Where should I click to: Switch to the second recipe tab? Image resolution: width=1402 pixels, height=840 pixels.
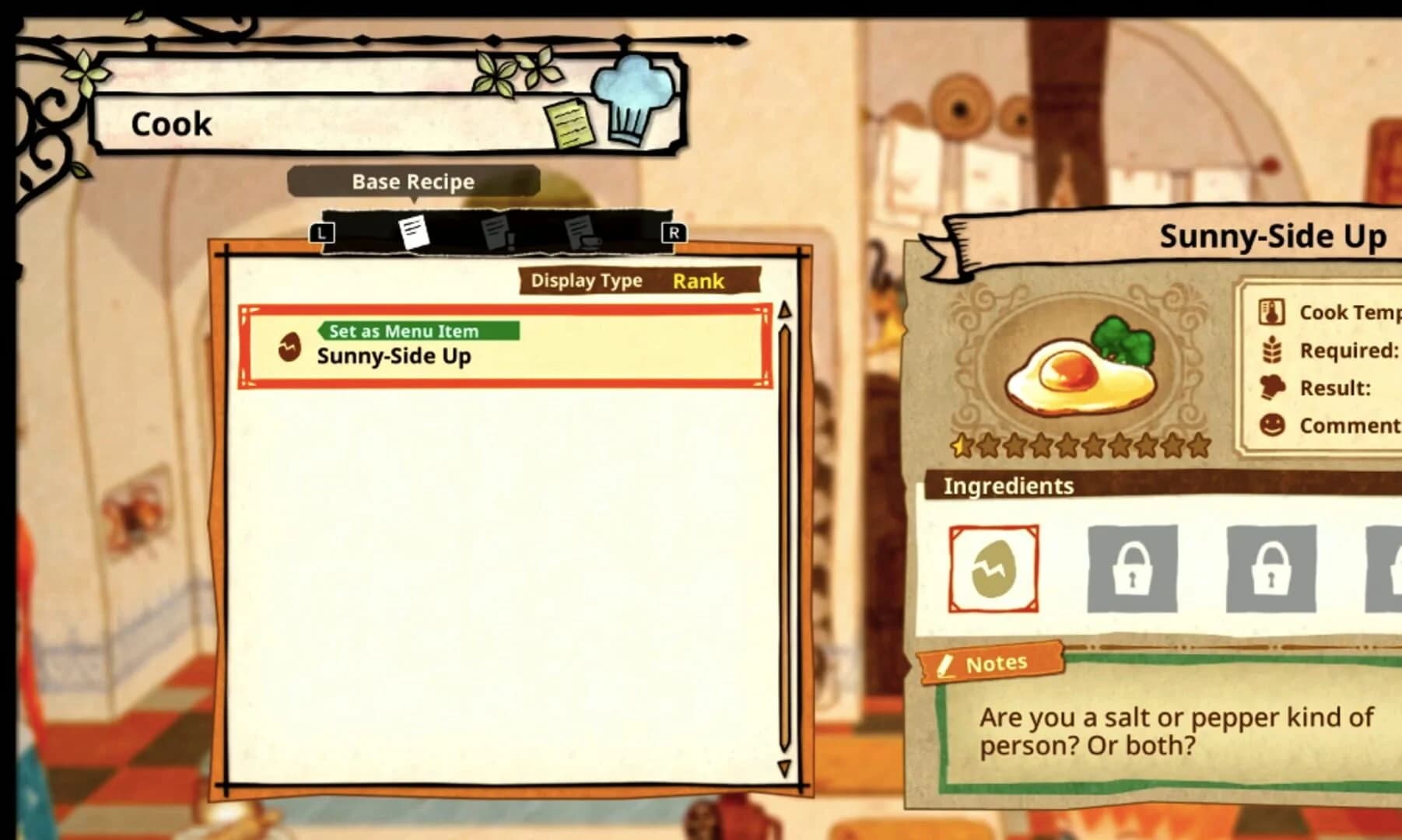coord(496,233)
